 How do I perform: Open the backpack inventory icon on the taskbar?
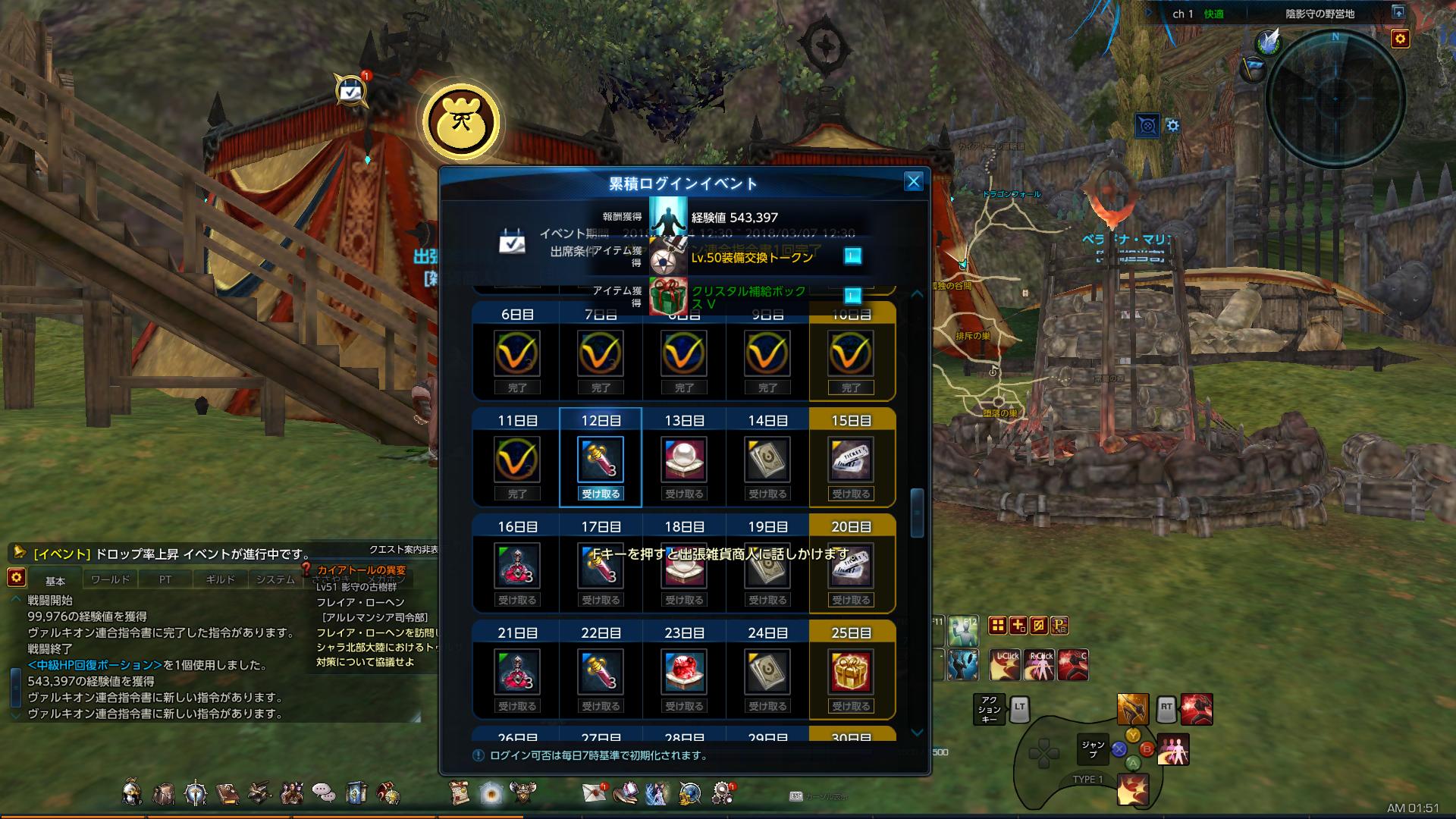[163, 792]
